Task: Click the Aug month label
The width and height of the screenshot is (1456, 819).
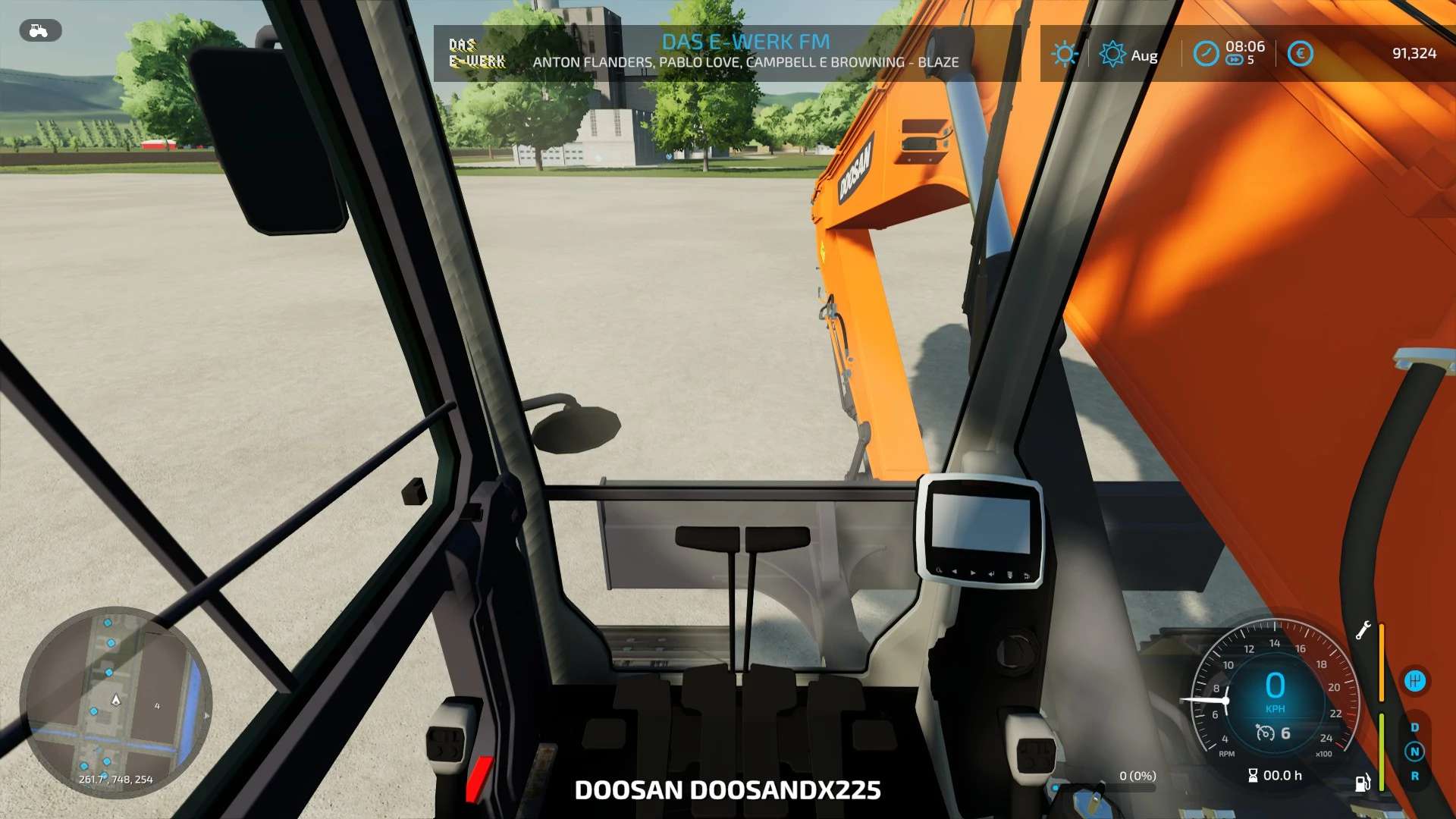Action: coord(1144,55)
